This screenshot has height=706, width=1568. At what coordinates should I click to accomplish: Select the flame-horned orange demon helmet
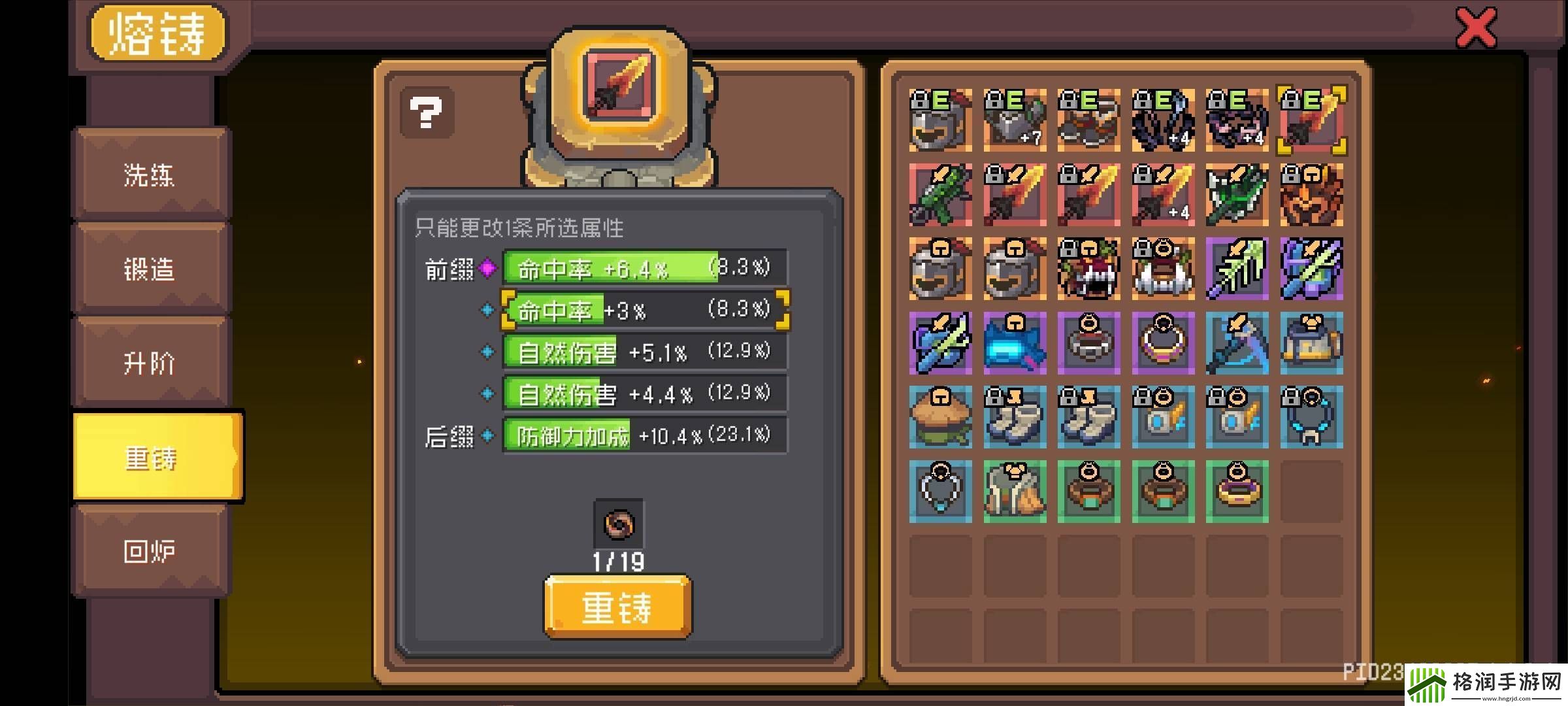click(x=1311, y=195)
